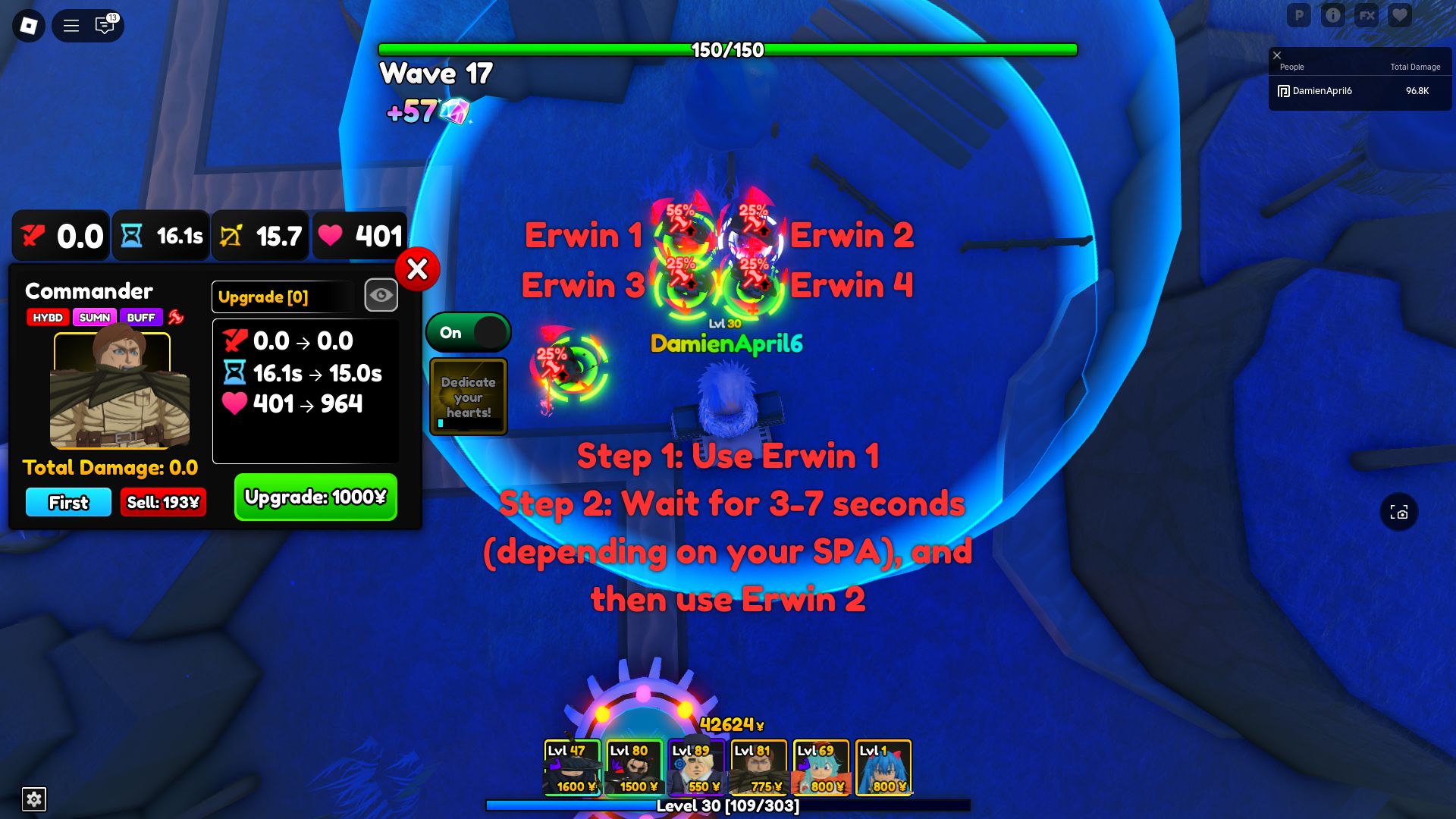Click the hourglass speed stat icon

[131, 236]
